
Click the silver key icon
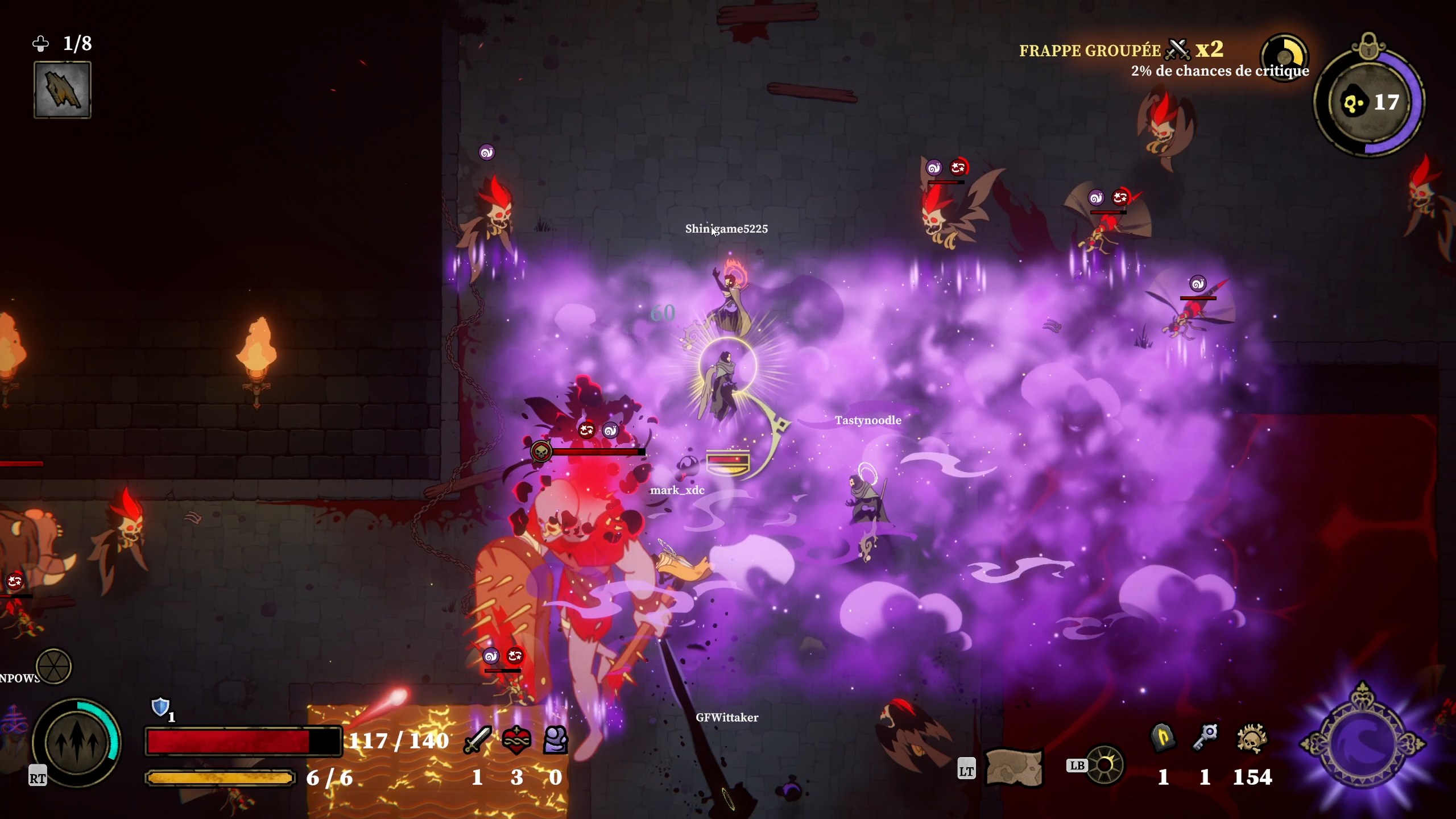tap(1205, 738)
